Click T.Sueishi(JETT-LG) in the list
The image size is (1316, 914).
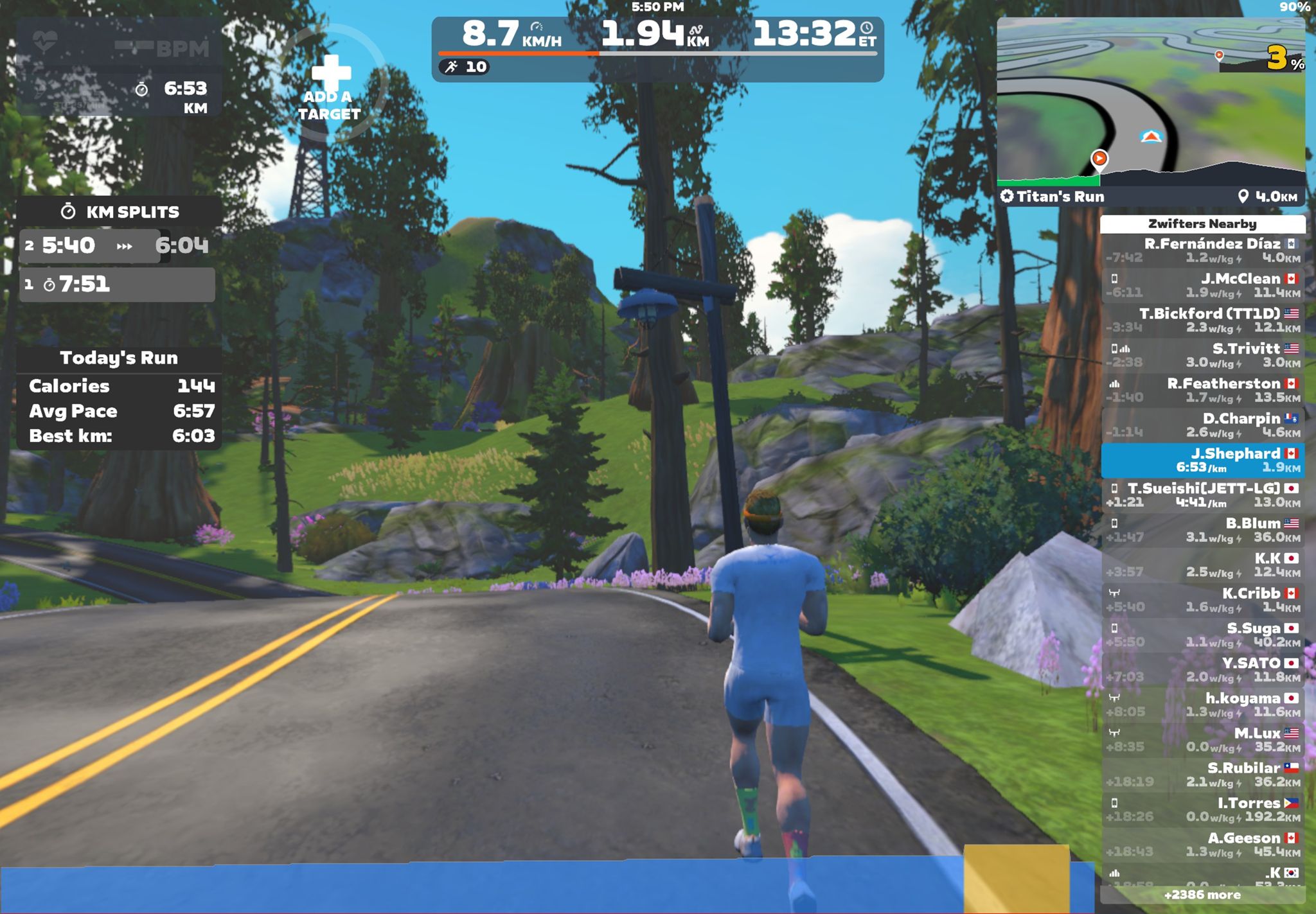(x=1202, y=495)
